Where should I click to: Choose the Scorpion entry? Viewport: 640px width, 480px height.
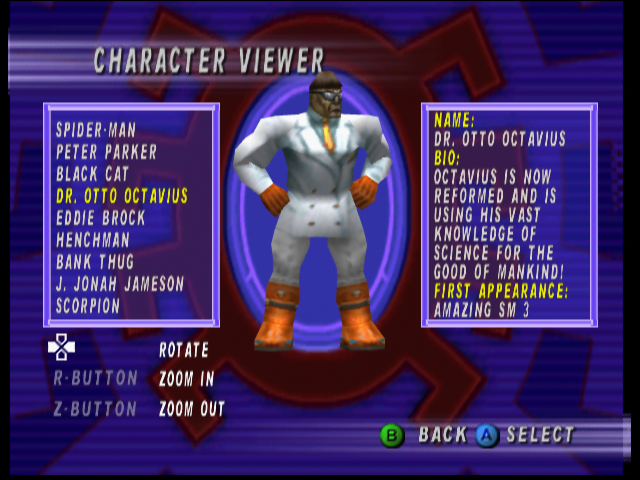pyautogui.click(x=88, y=306)
